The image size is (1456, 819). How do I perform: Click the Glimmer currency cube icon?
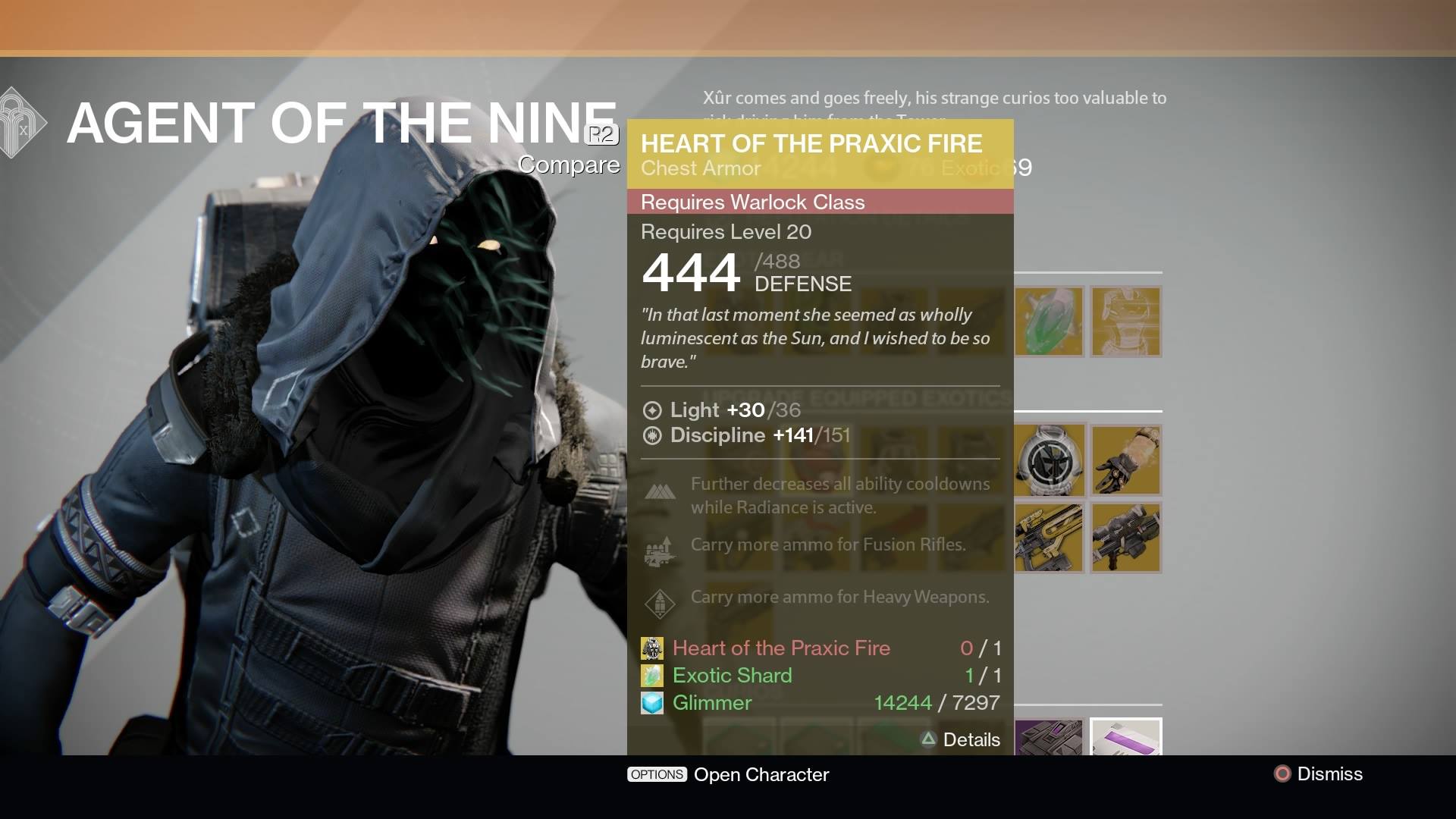(x=651, y=703)
